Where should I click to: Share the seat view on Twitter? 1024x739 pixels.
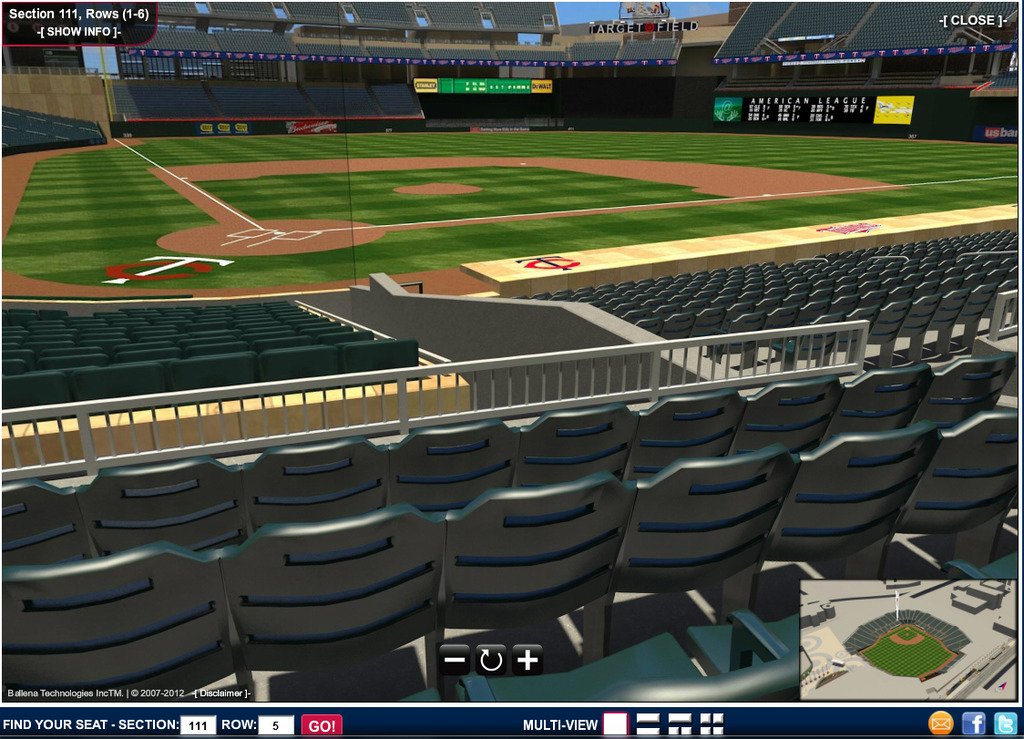click(1005, 723)
